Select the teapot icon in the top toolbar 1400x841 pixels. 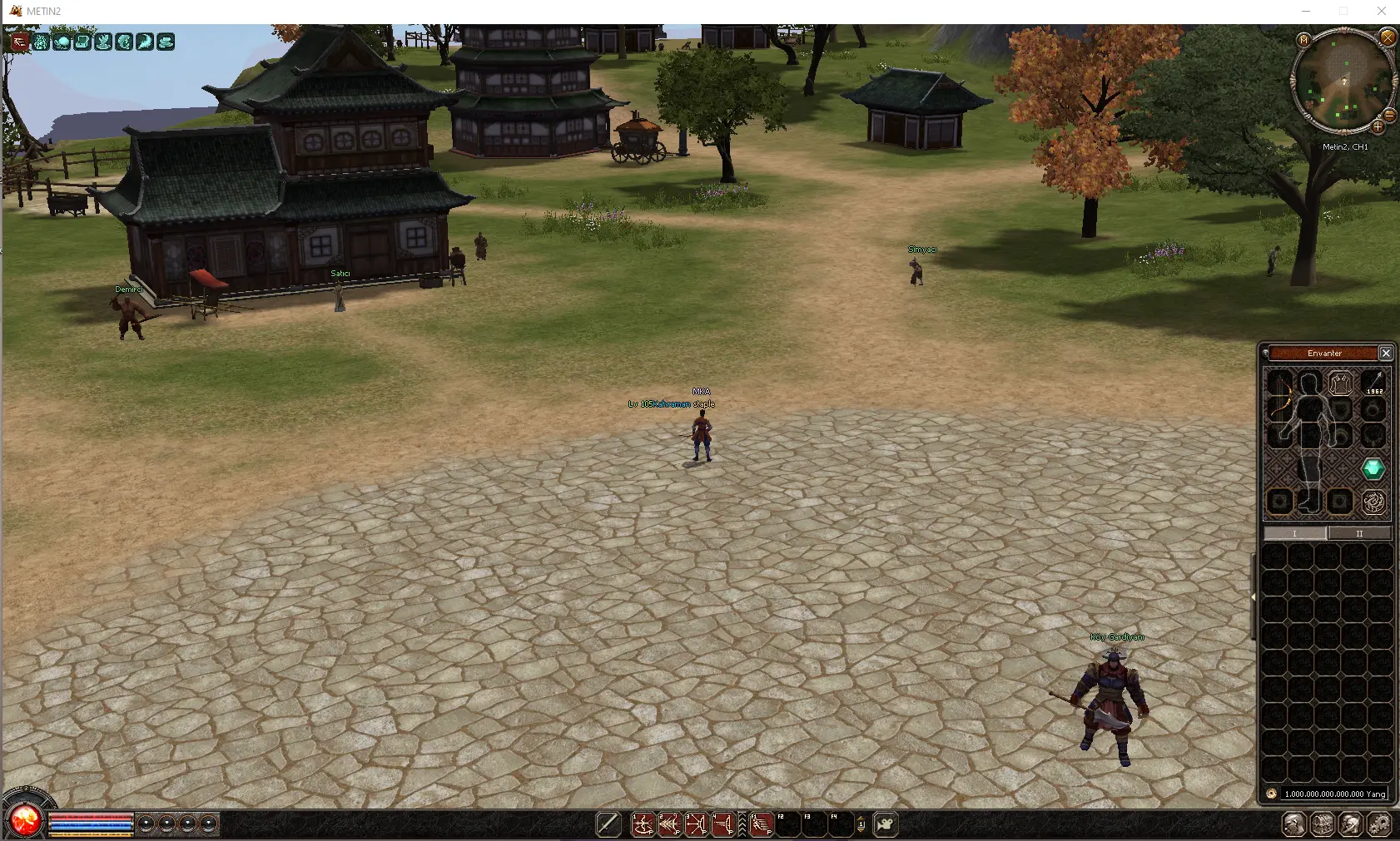point(62,42)
